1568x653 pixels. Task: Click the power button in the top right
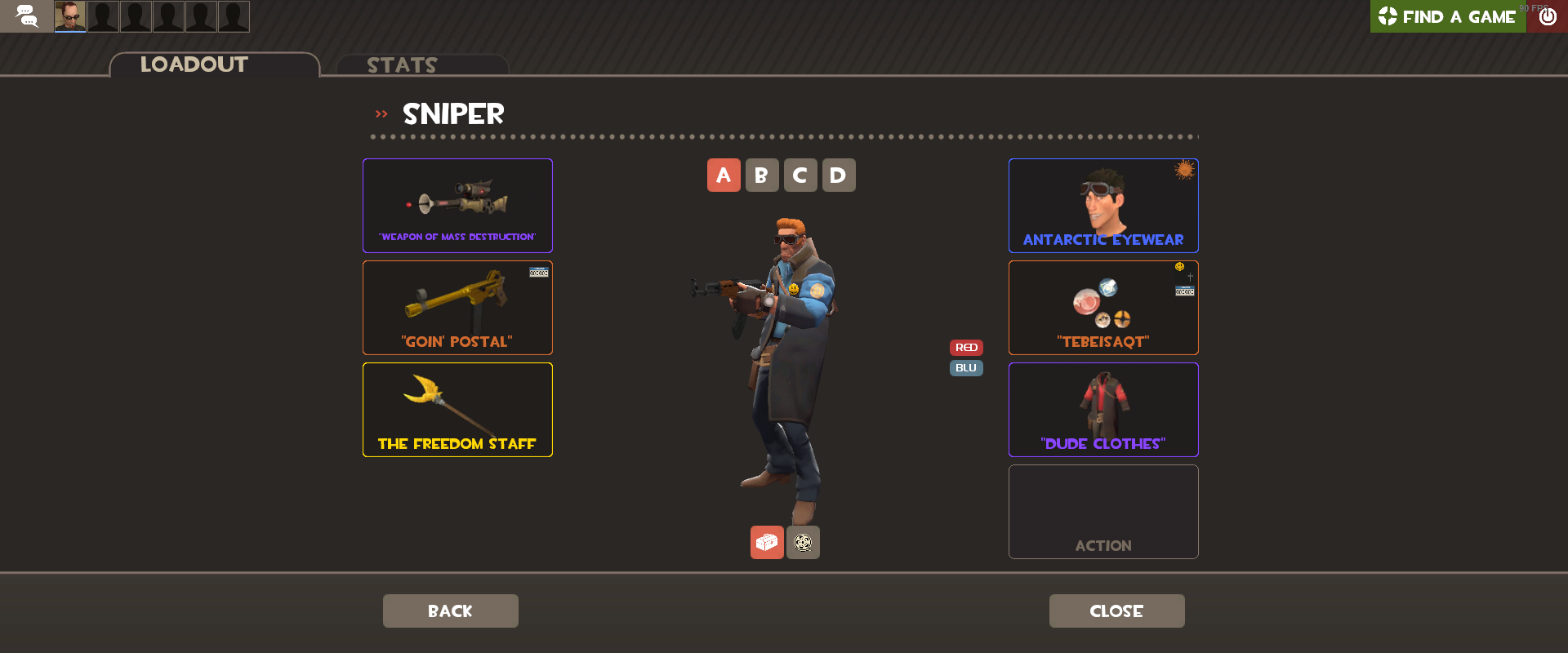(1547, 16)
